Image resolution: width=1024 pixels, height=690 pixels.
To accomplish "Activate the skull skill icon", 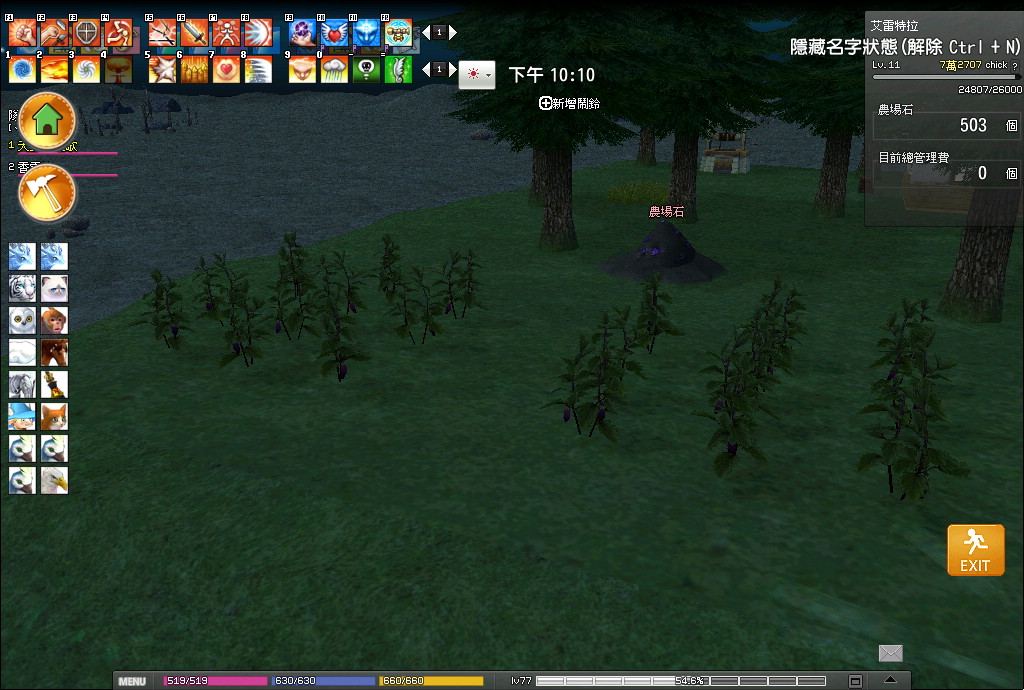I will 366,69.
